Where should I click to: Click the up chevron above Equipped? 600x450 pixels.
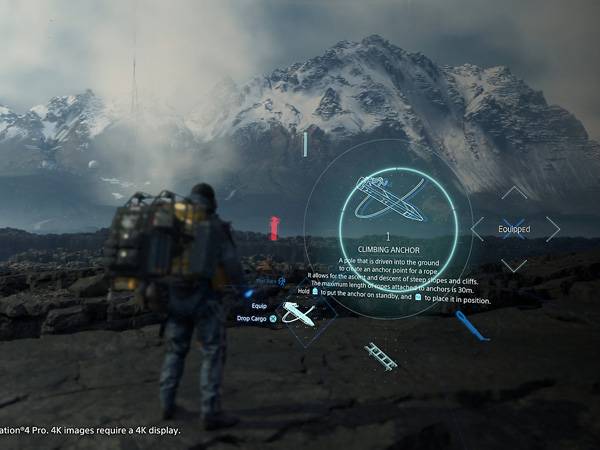[514, 192]
